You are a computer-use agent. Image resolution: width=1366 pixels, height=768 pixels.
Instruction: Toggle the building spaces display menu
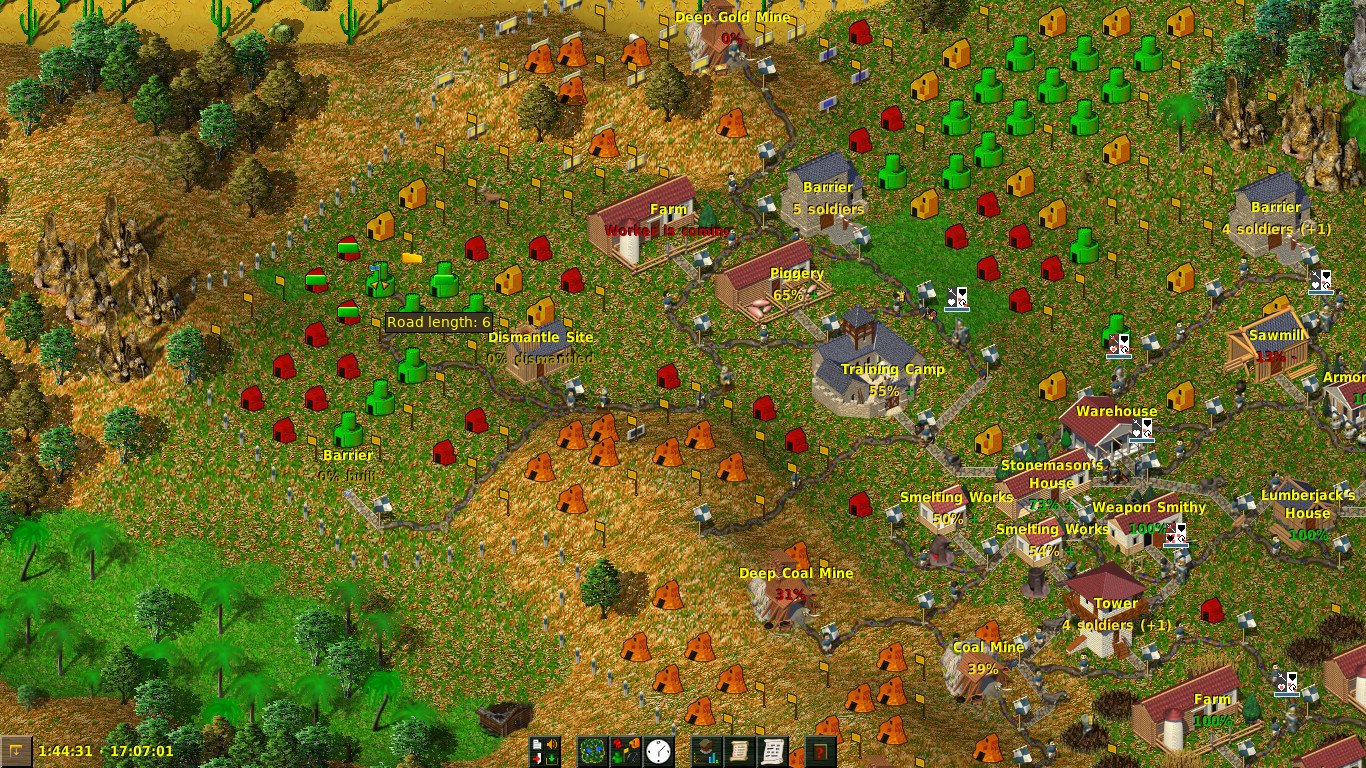pyautogui.click(x=626, y=751)
